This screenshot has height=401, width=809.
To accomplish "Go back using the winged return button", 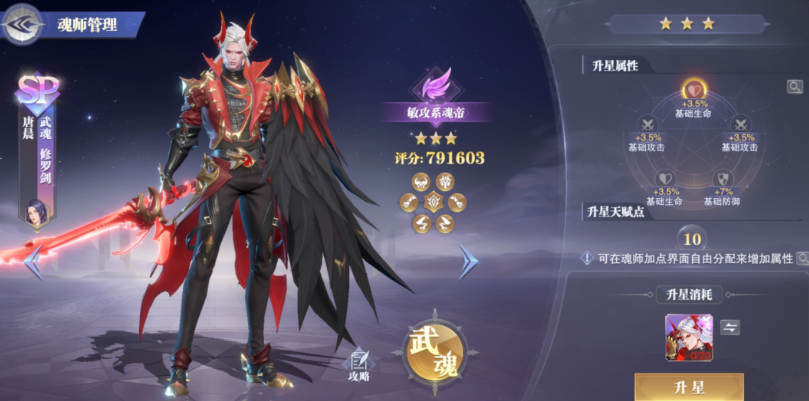I will pyautogui.click(x=24, y=23).
